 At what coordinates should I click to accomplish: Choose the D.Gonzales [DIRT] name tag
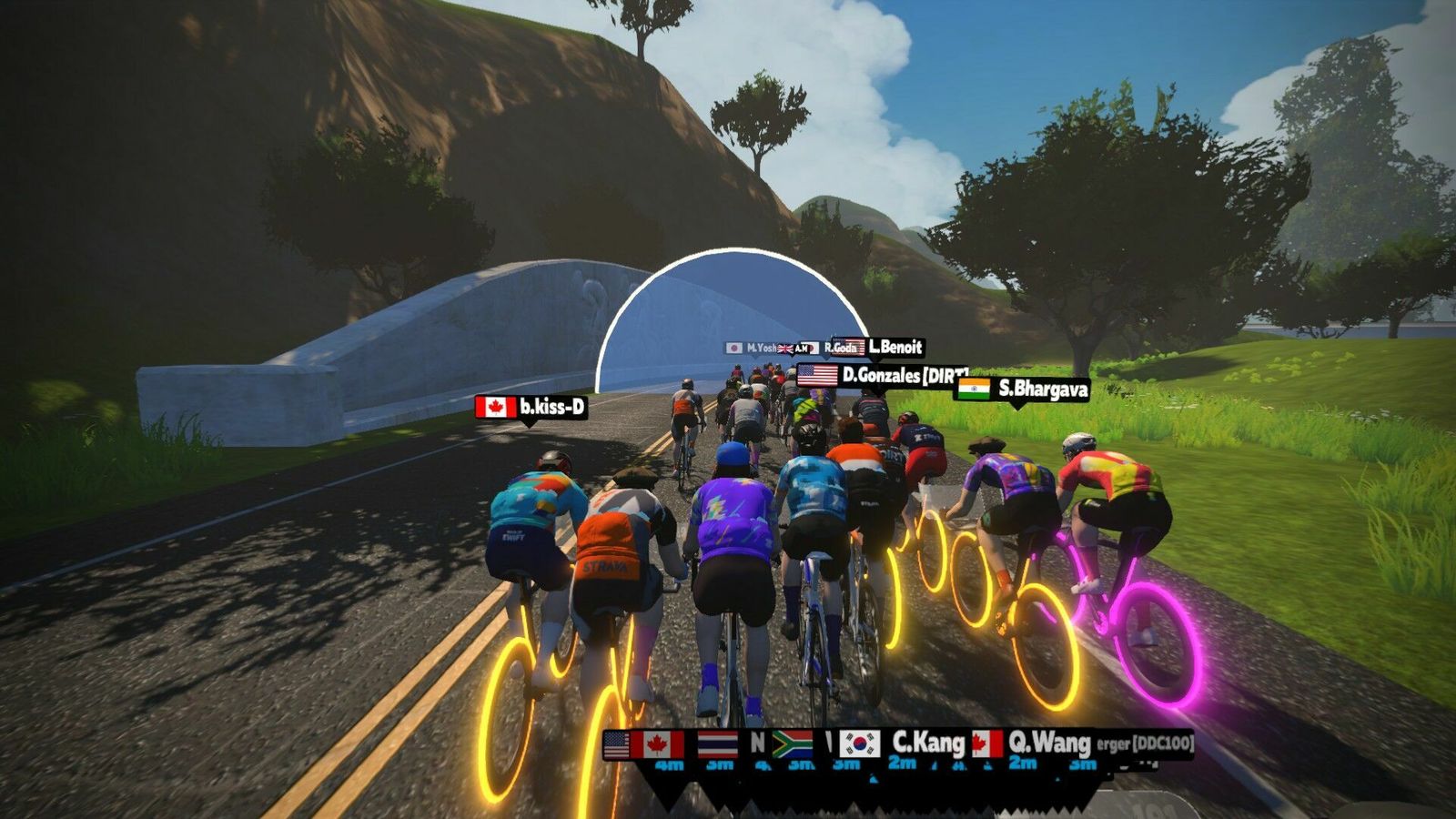pyautogui.click(x=881, y=375)
